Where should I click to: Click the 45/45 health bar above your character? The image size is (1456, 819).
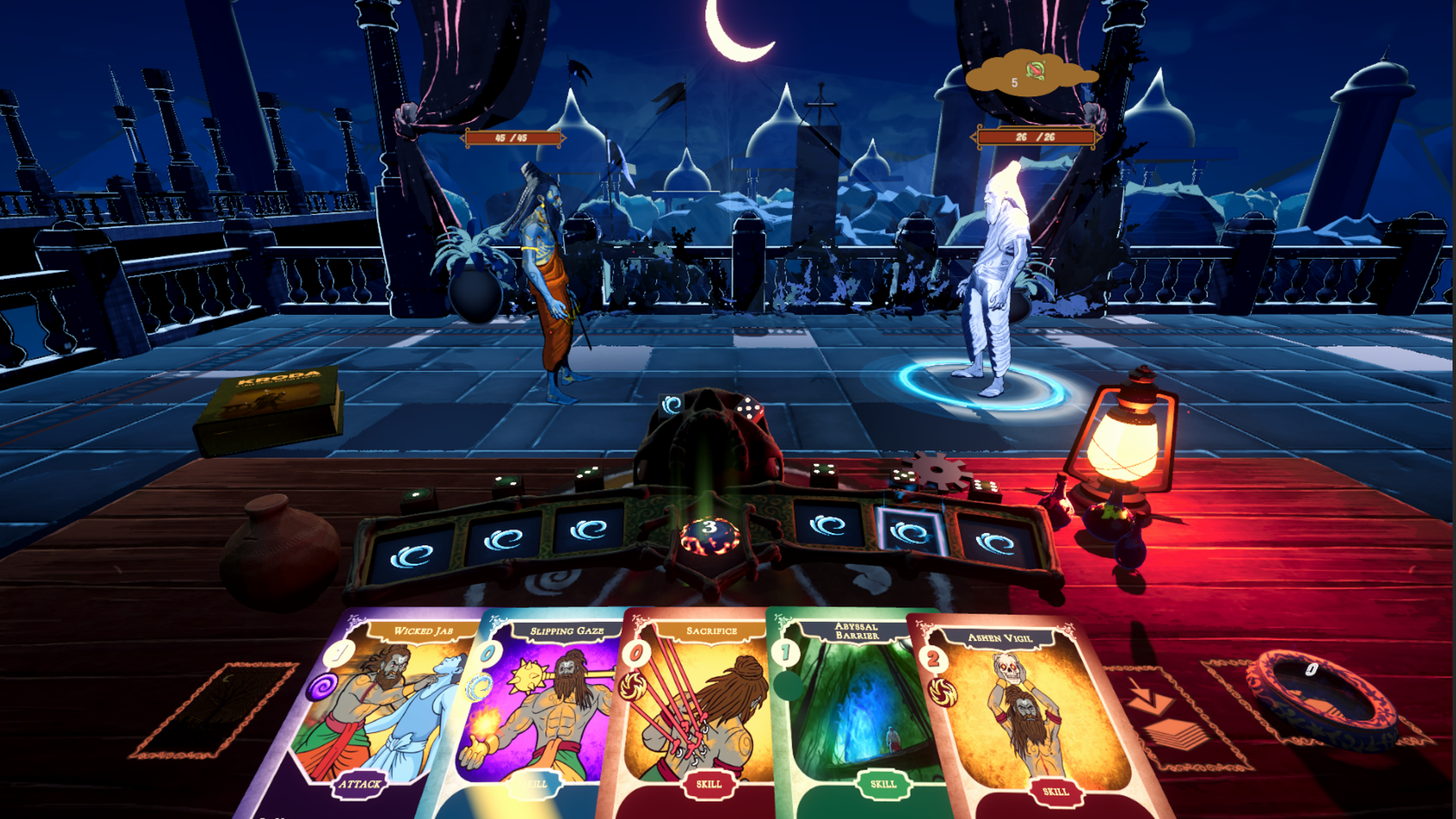(x=511, y=137)
